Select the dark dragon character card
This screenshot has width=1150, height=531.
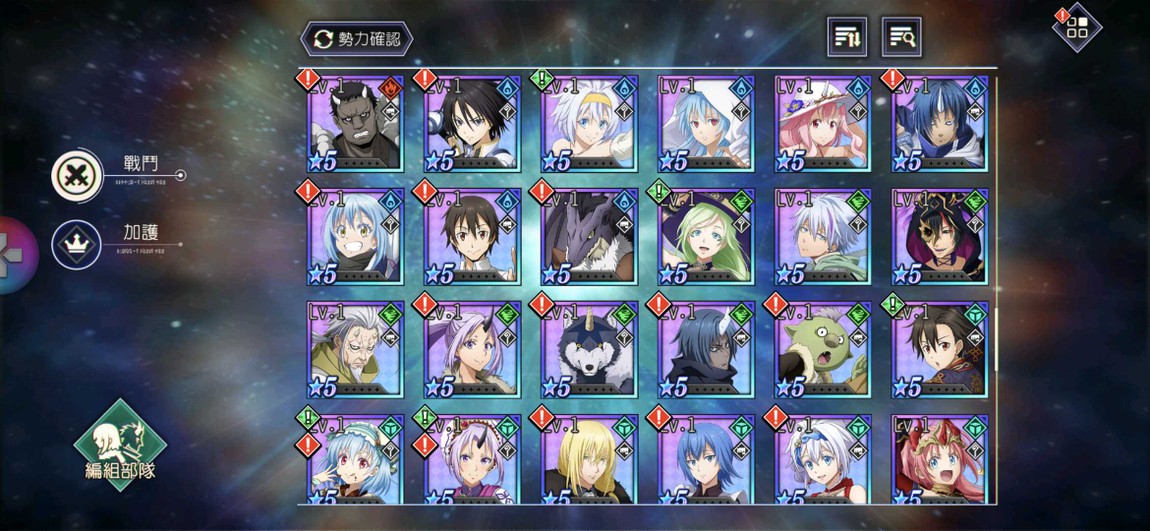pyautogui.click(x=589, y=237)
